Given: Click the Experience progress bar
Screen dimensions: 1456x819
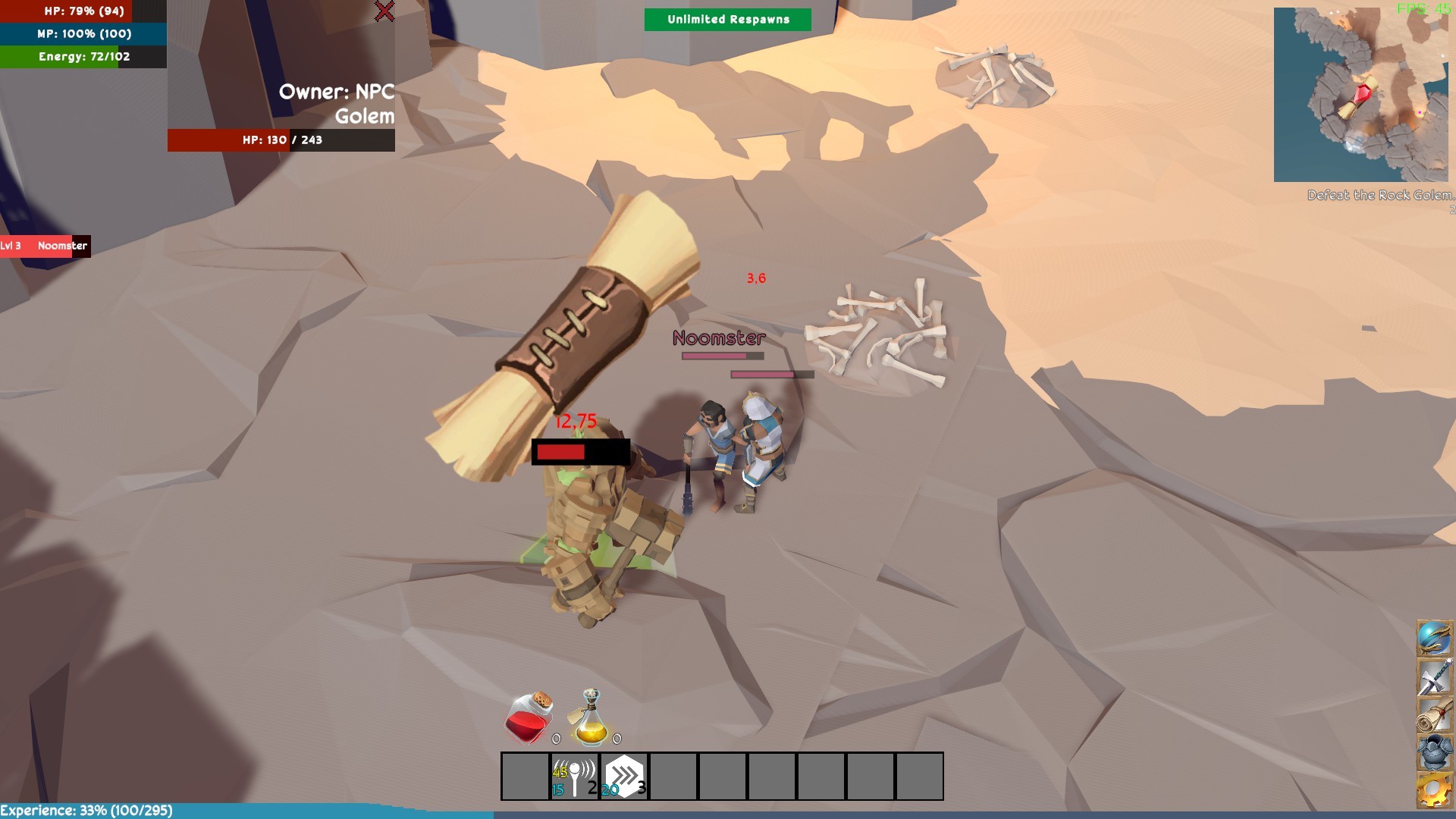Looking at the screenshot, I should (x=87, y=808).
